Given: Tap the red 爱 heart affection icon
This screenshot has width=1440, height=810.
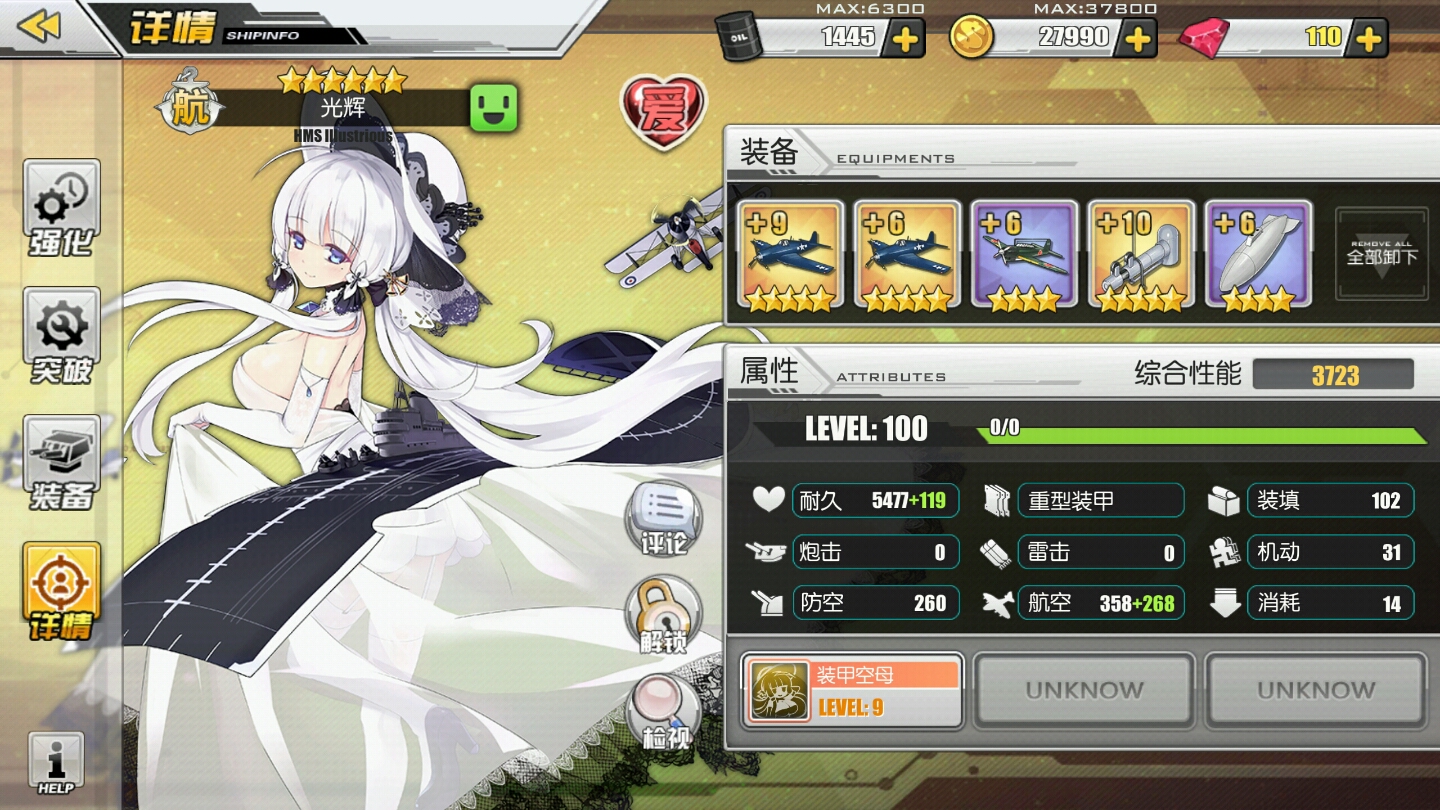Looking at the screenshot, I should pyautogui.click(x=663, y=111).
